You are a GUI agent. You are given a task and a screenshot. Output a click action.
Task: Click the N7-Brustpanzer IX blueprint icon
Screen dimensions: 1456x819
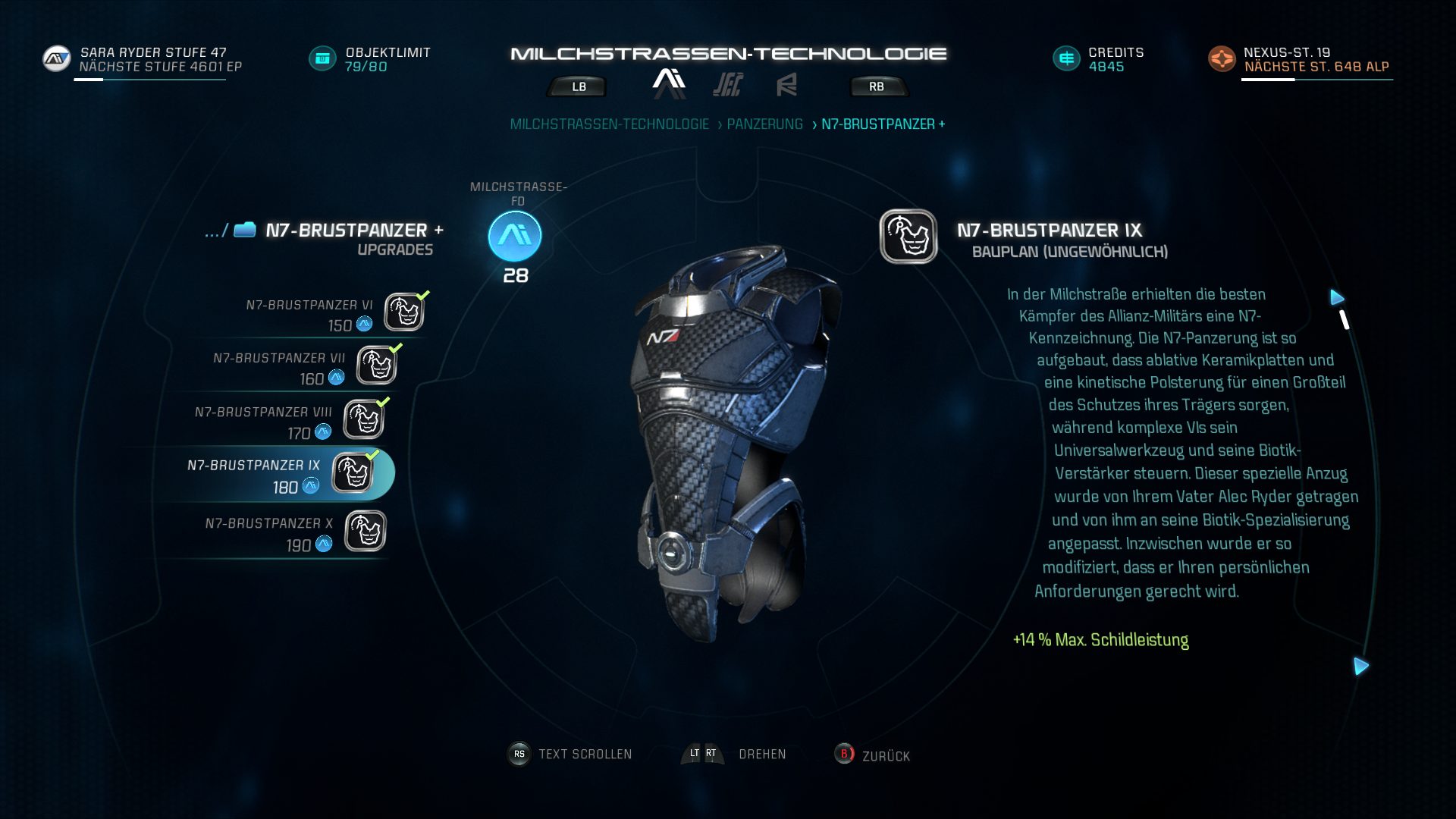tap(908, 237)
